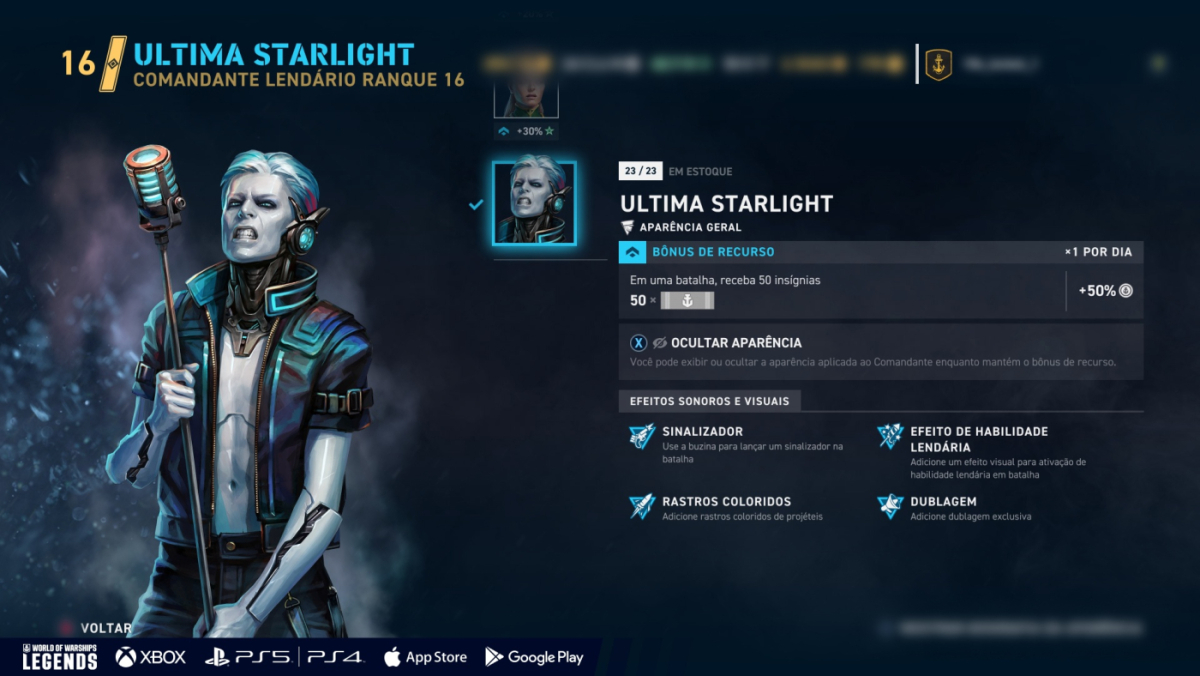
Task: Open the App Store badge
Action: pyautogui.click(x=425, y=657)
